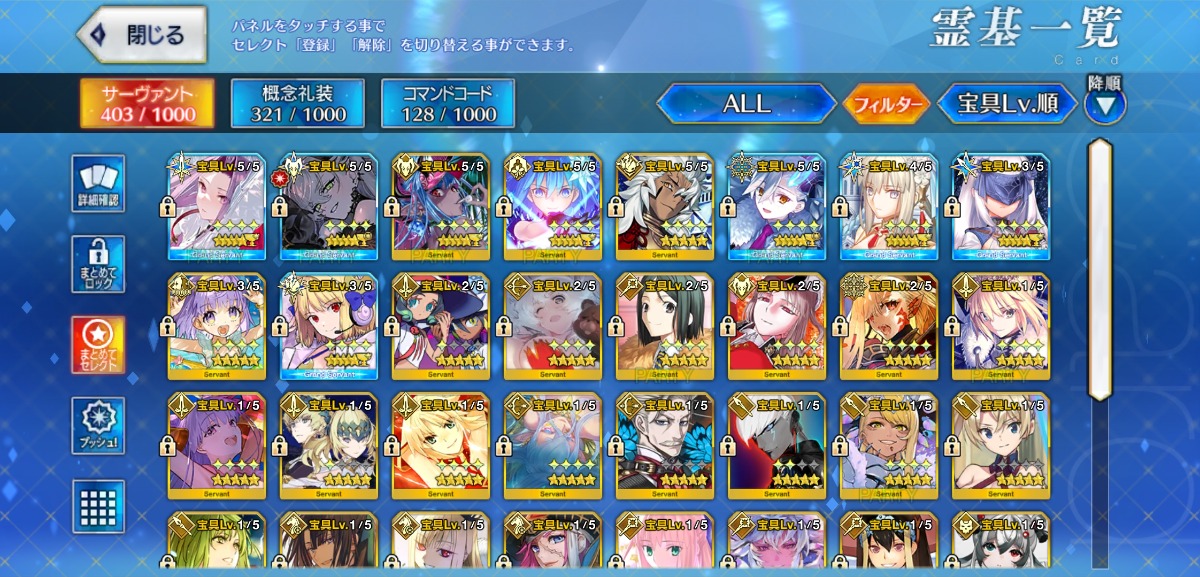Switch to the サーヴァント tab

(x=146, y=103)
